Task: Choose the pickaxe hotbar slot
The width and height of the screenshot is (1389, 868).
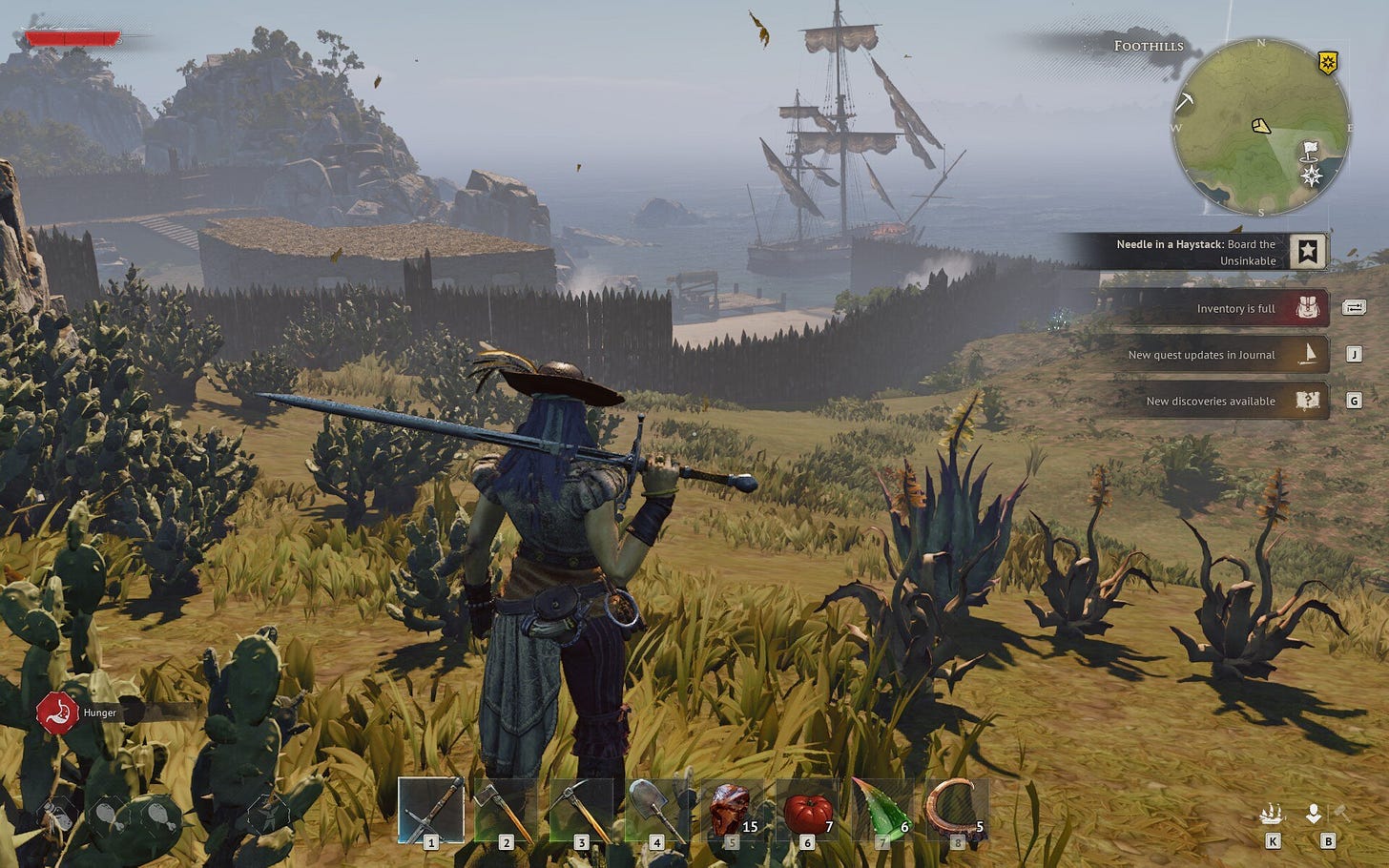Action: (x=581, y=811)
